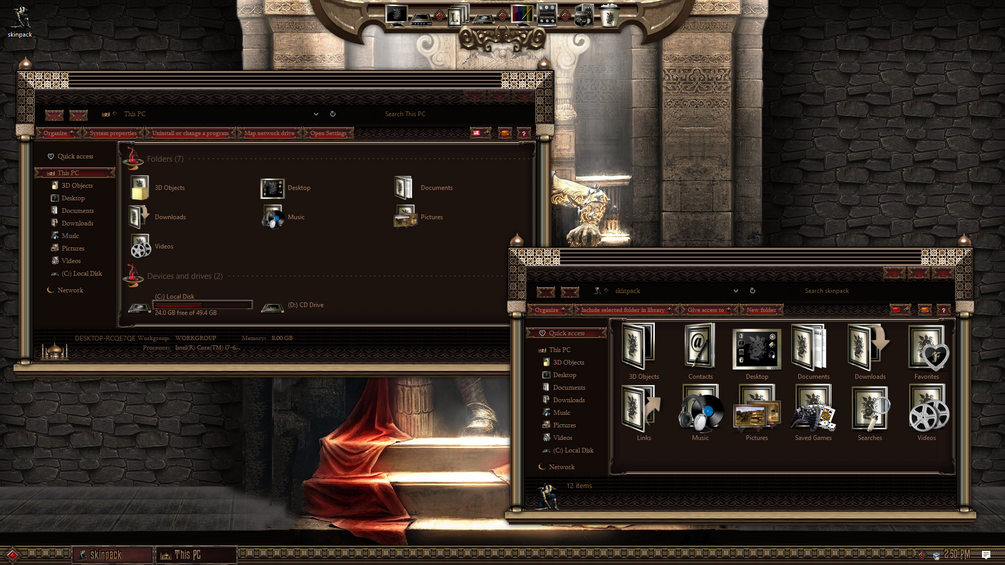Open the skinpack desktop shortcut icon

(20, 20)
